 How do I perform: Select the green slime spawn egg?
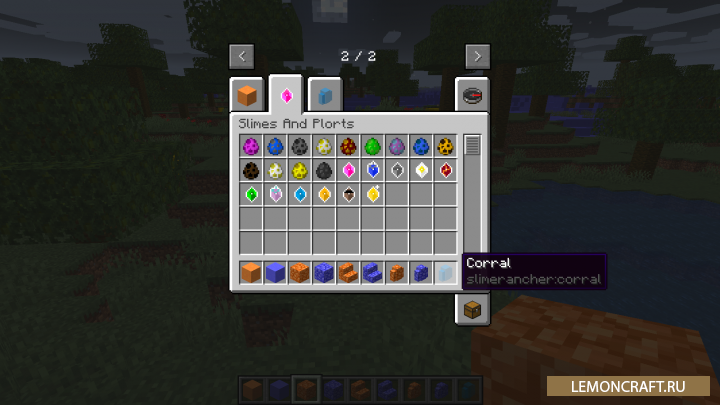[373, 146]
